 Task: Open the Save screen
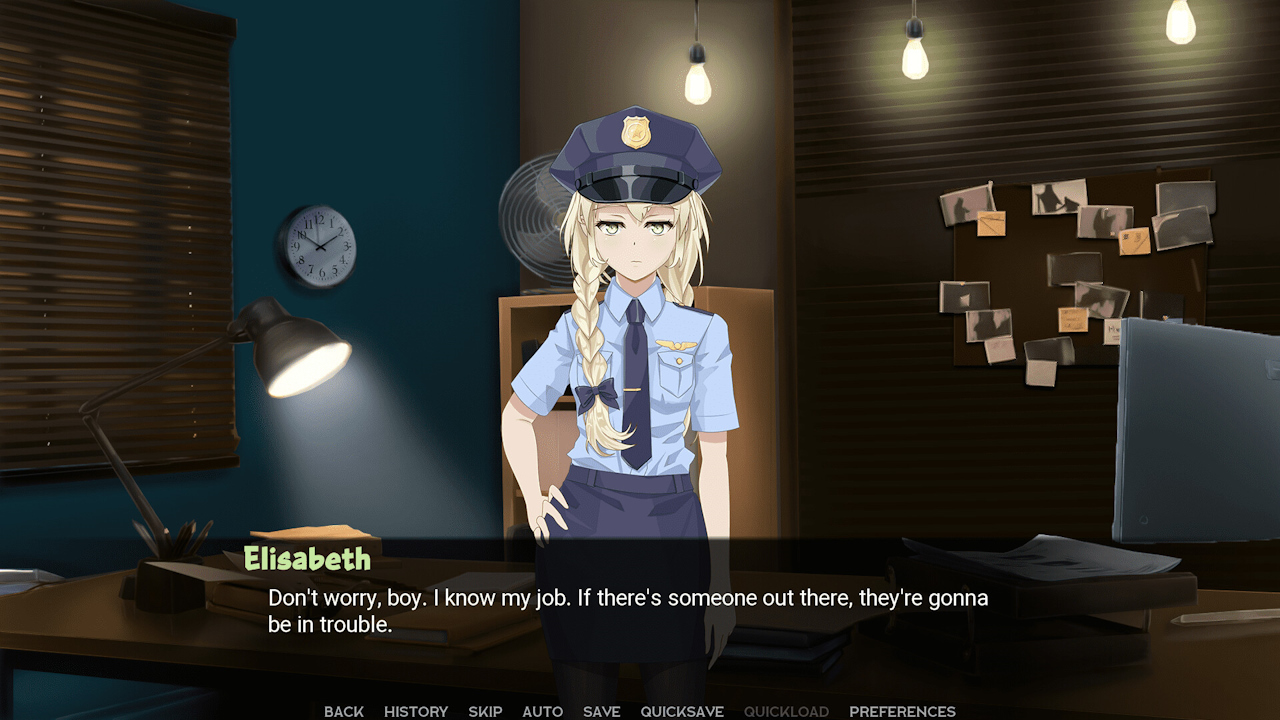pyautogui.click(x=600, y=711)
